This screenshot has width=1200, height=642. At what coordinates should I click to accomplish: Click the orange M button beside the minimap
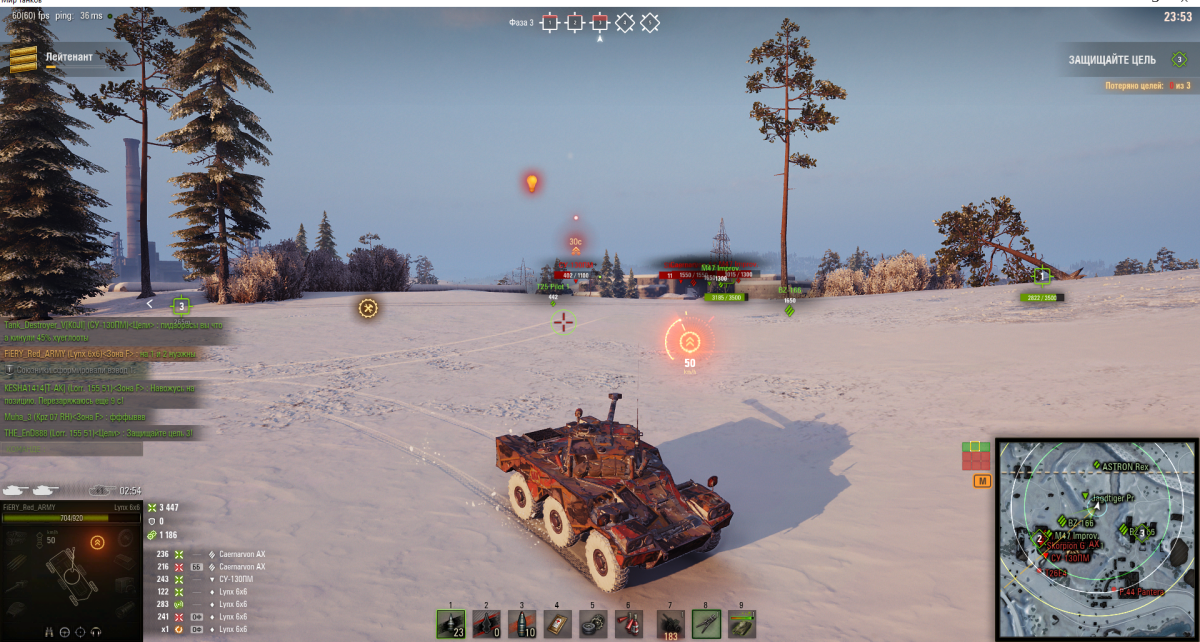click(x=981, y=482)
